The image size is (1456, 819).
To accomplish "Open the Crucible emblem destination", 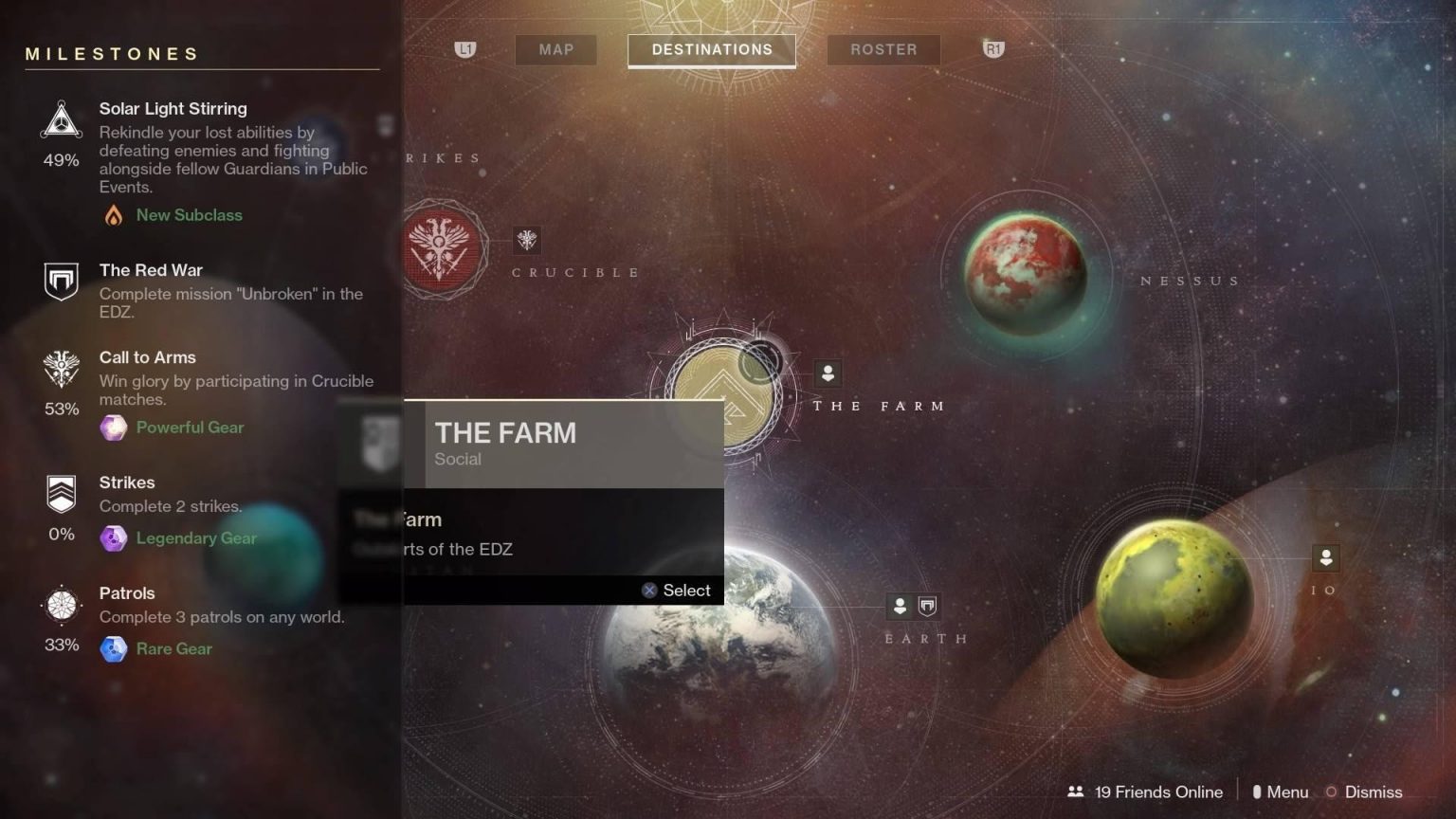I will coord(439,248).
